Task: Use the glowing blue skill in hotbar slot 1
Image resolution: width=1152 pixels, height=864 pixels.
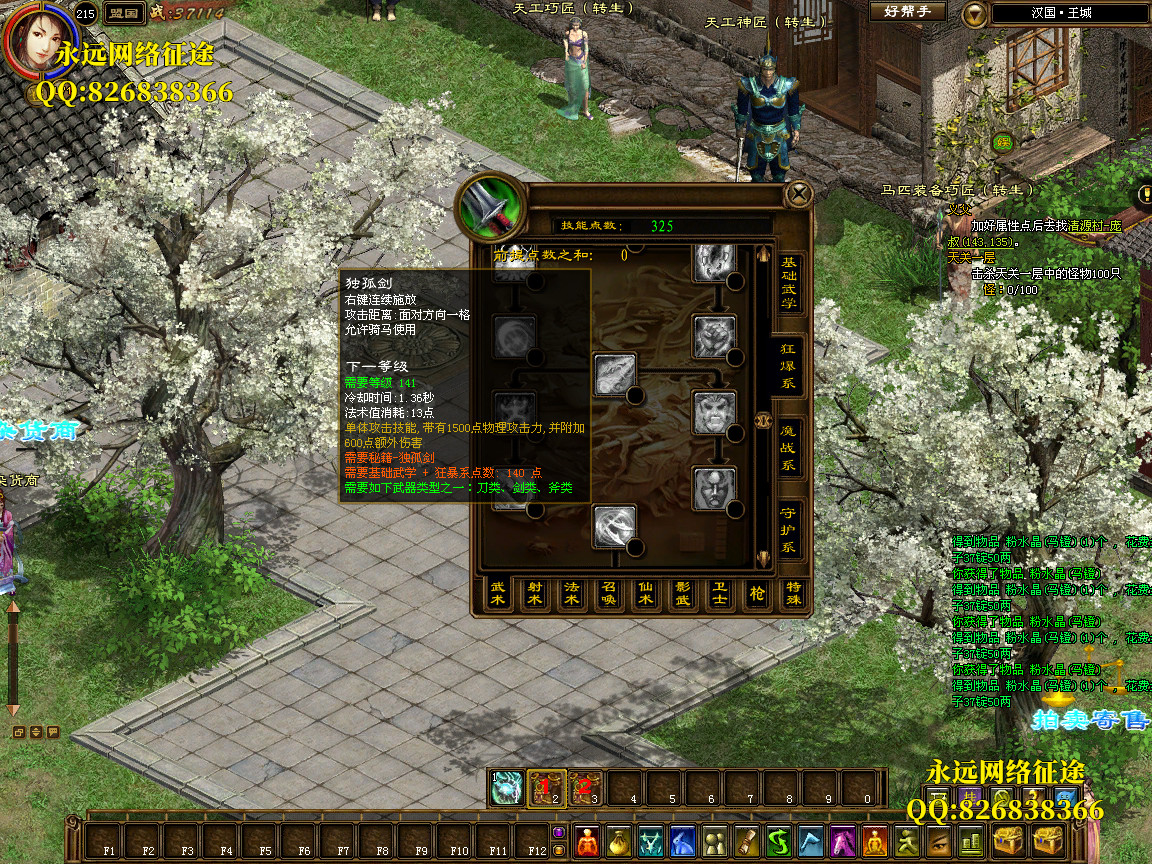Action: 507,787
